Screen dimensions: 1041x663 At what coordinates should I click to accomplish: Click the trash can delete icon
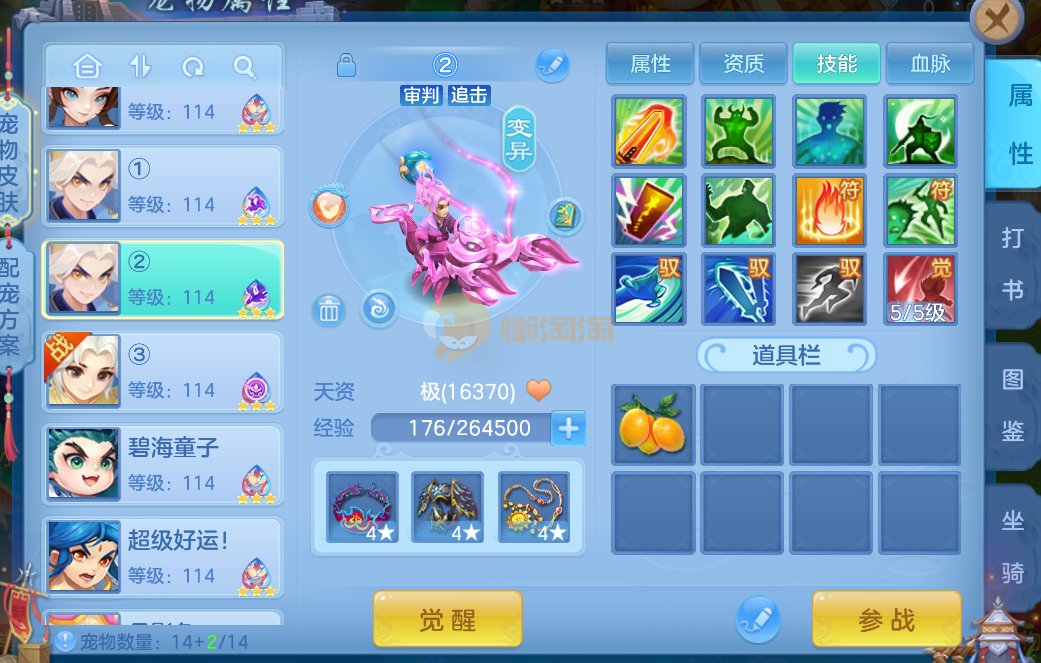coord(329,310)
